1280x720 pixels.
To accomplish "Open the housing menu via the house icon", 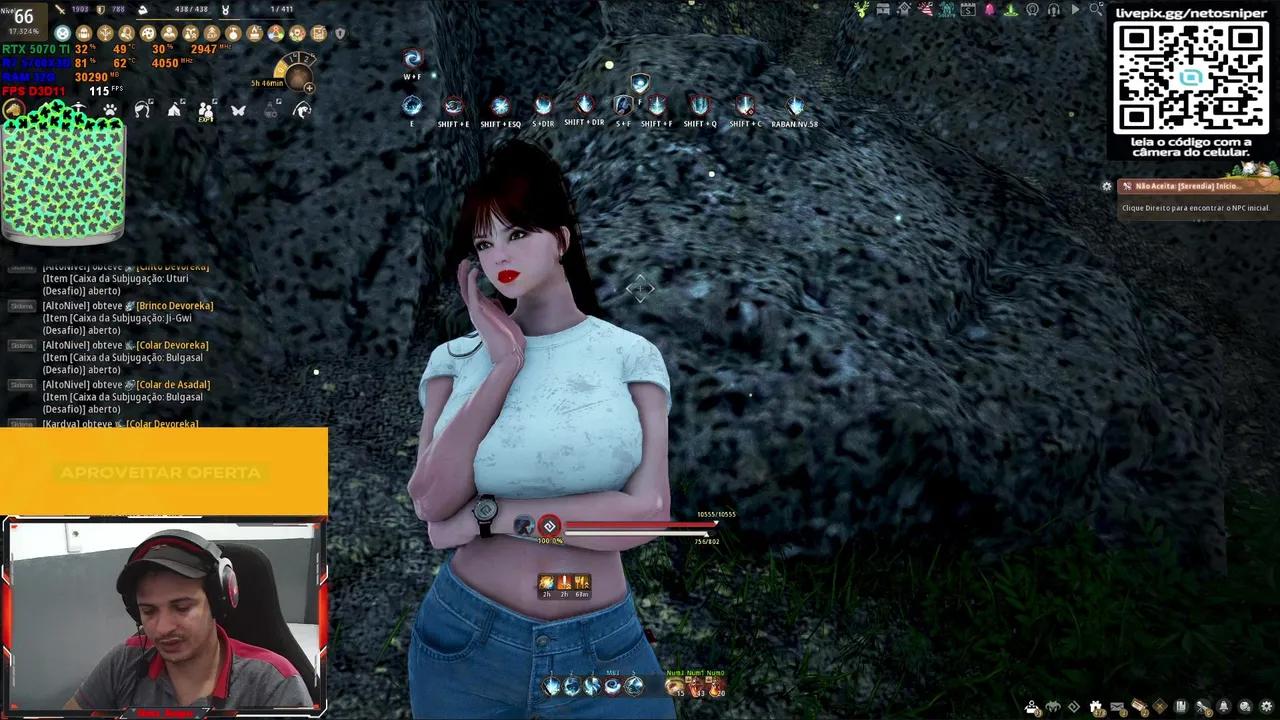I will pos(904,10).
